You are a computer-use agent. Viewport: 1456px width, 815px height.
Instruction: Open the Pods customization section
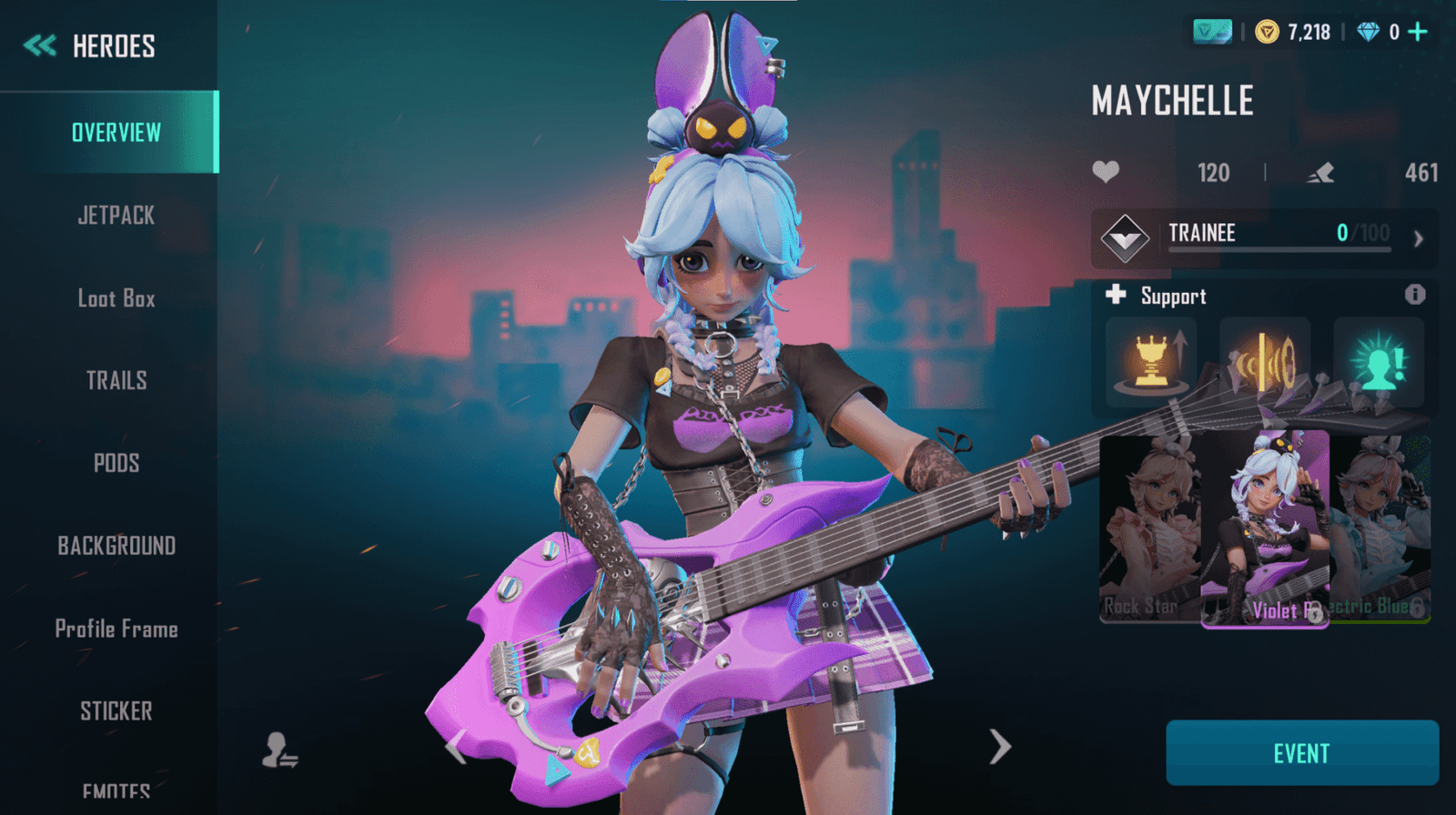pos(116,463)
